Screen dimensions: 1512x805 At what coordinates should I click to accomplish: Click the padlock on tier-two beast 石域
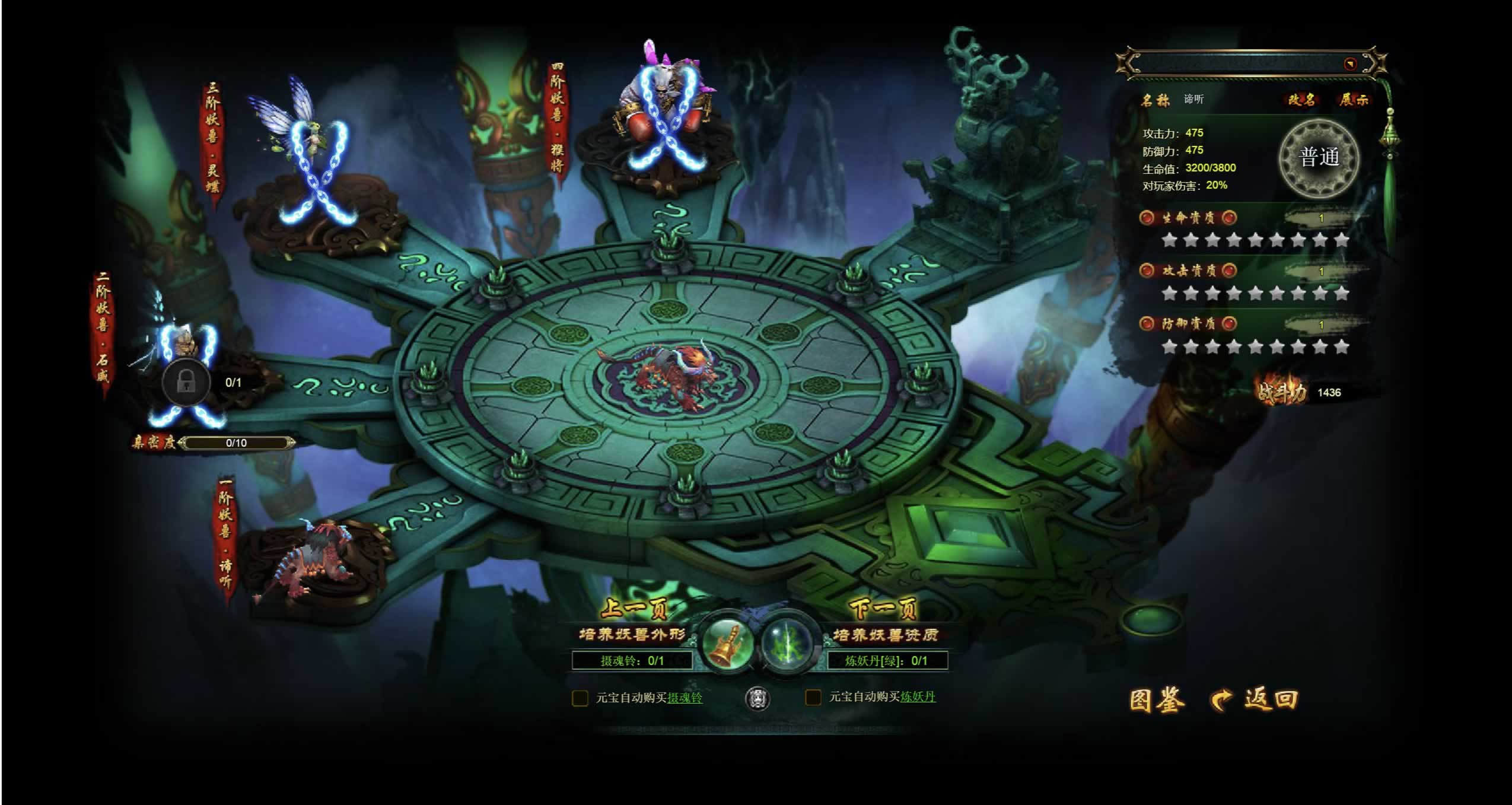pos(186,382)
